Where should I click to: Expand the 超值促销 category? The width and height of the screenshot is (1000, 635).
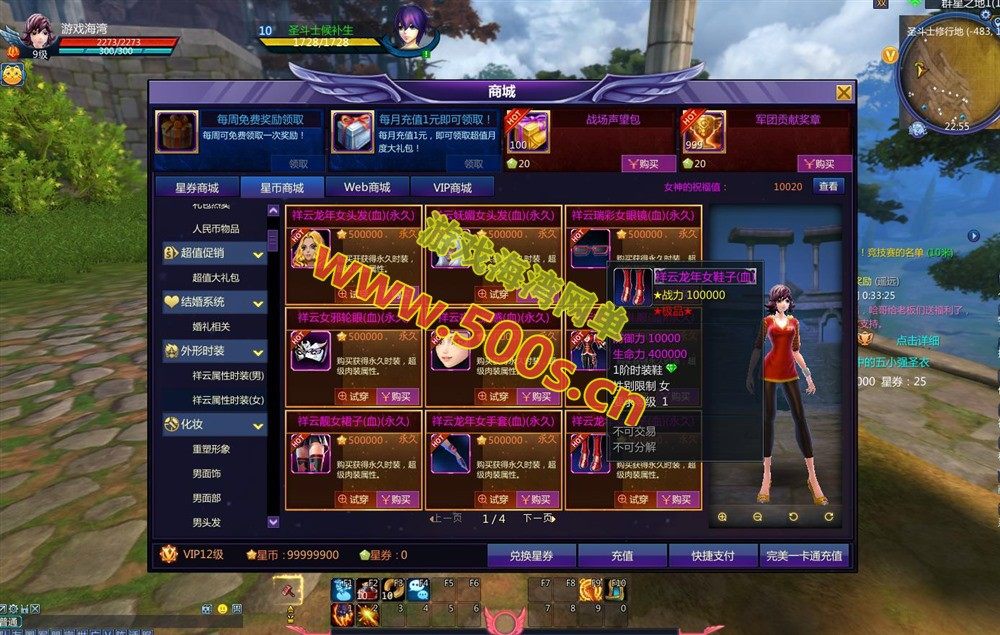point(214,253)
